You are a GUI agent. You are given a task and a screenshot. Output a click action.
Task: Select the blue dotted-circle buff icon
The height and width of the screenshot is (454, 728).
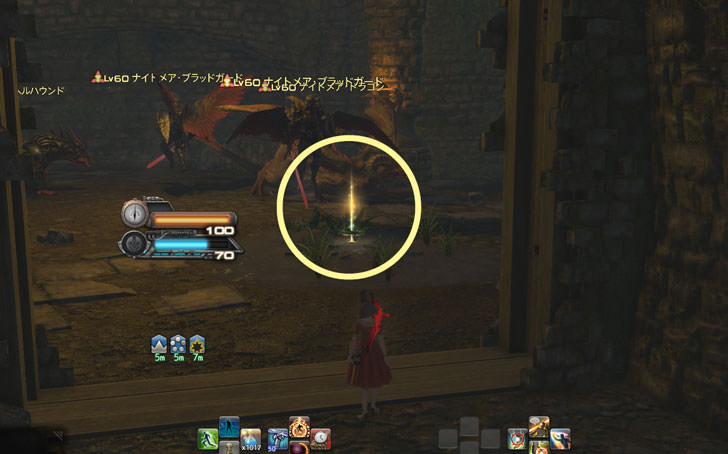pos(178,345)
